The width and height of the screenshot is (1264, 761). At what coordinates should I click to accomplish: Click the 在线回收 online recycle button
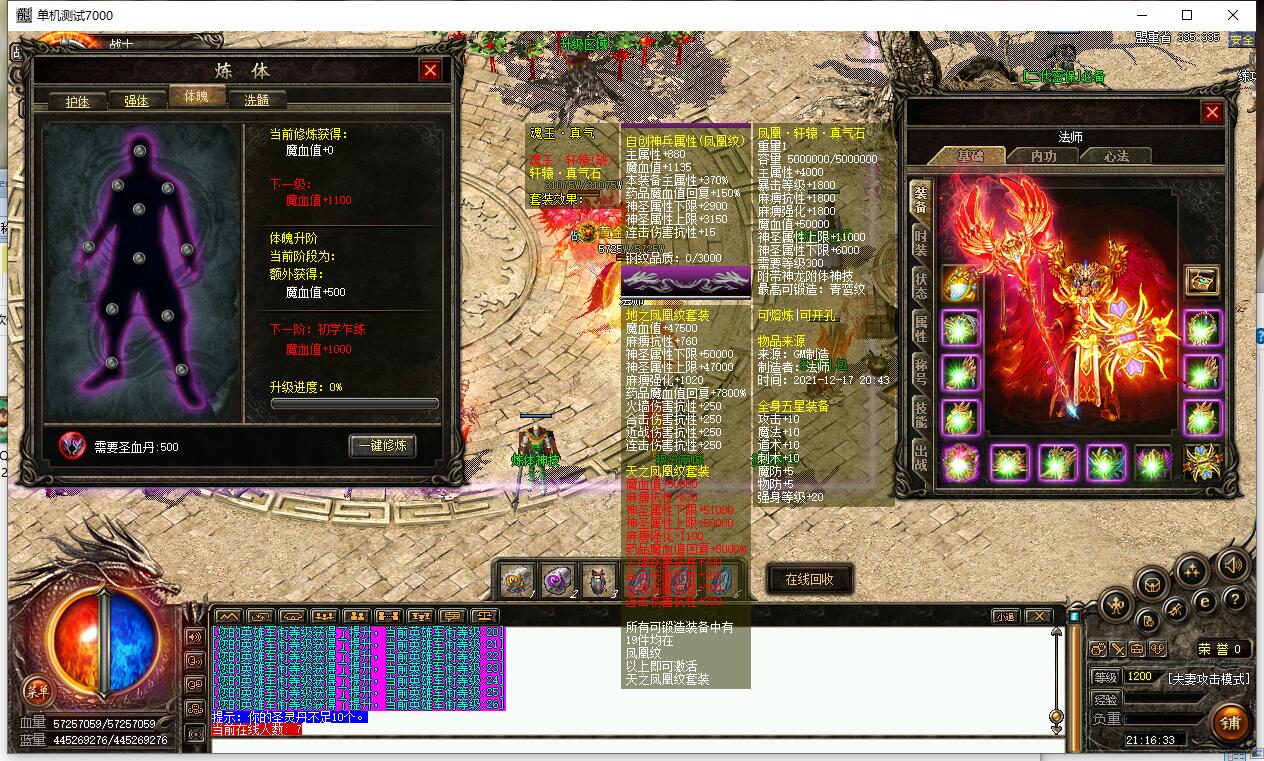(x=809, y=579)
